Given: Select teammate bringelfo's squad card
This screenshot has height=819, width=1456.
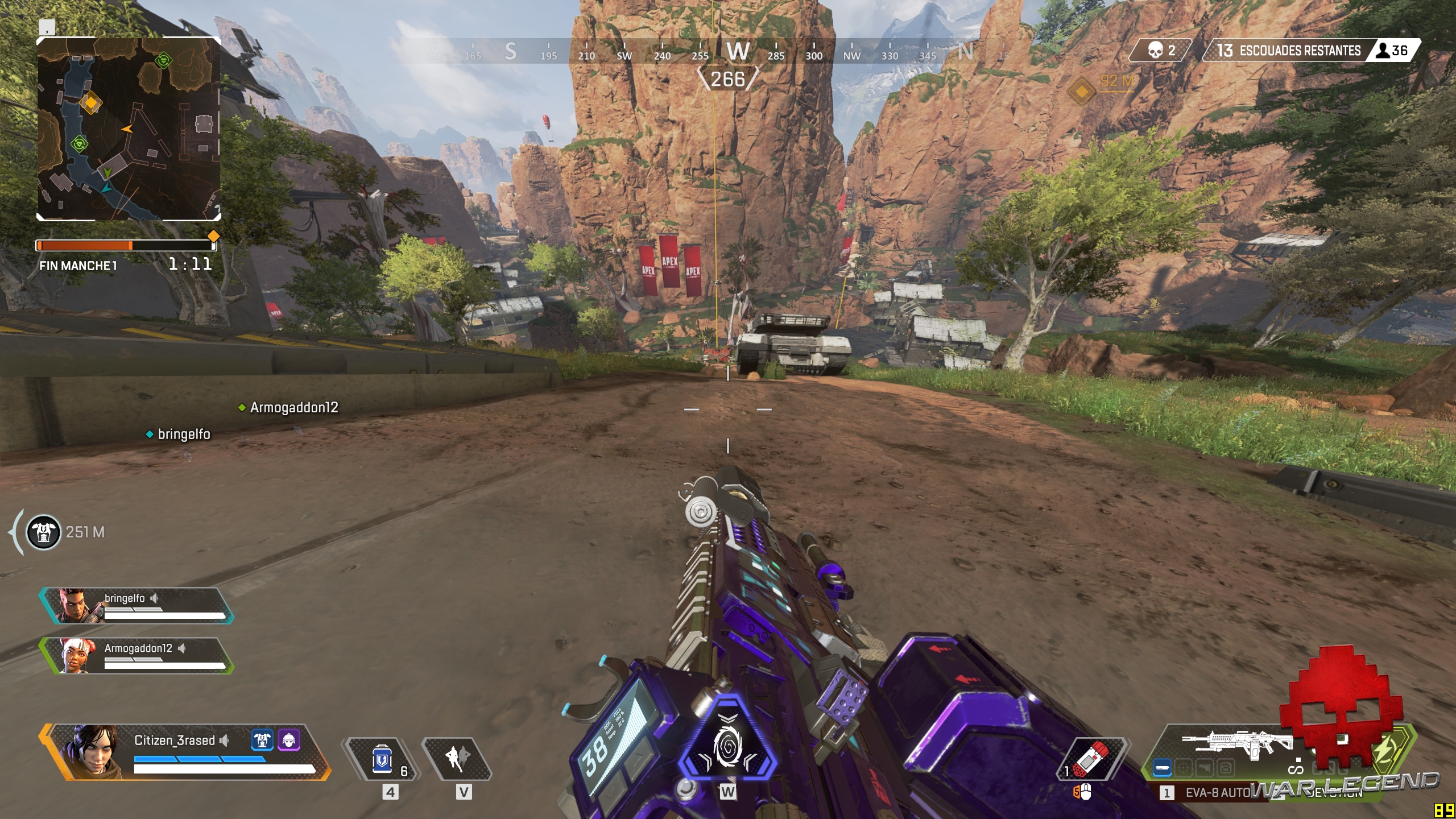Looking at the screenshot, I should 136,605.
